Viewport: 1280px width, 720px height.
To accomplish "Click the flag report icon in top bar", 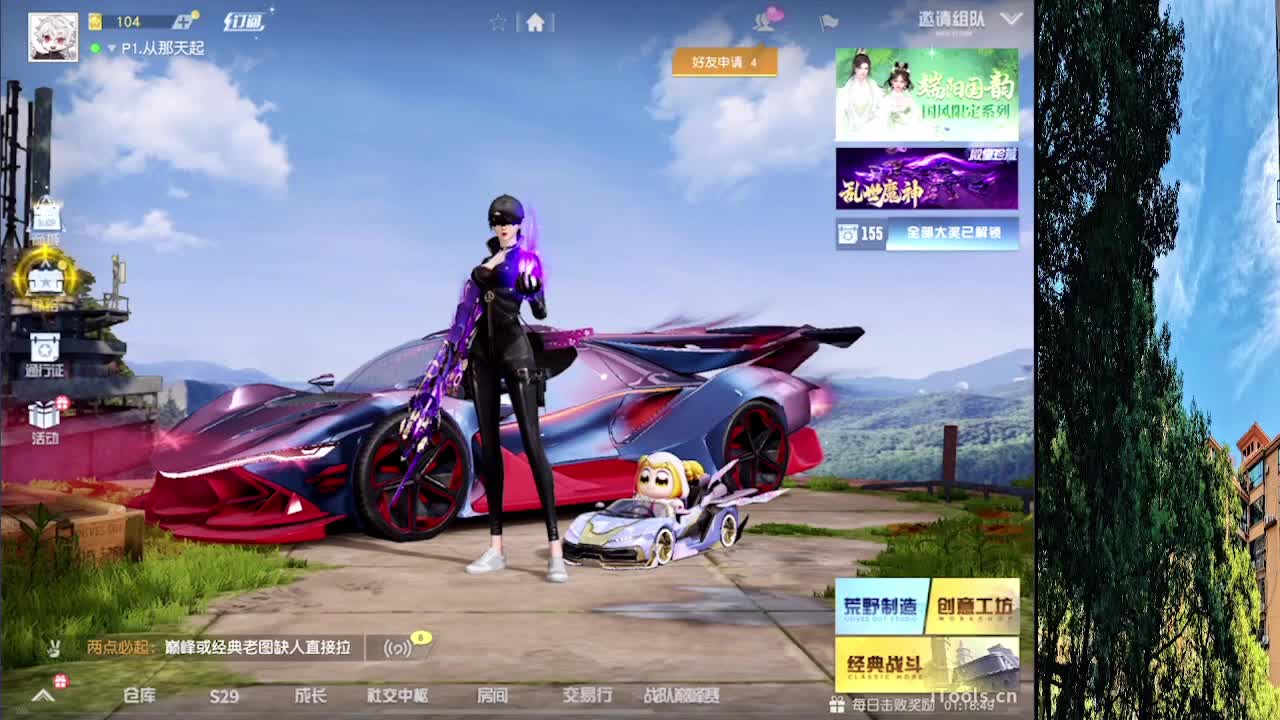I will pyautogui.click(x=829, y=22).
